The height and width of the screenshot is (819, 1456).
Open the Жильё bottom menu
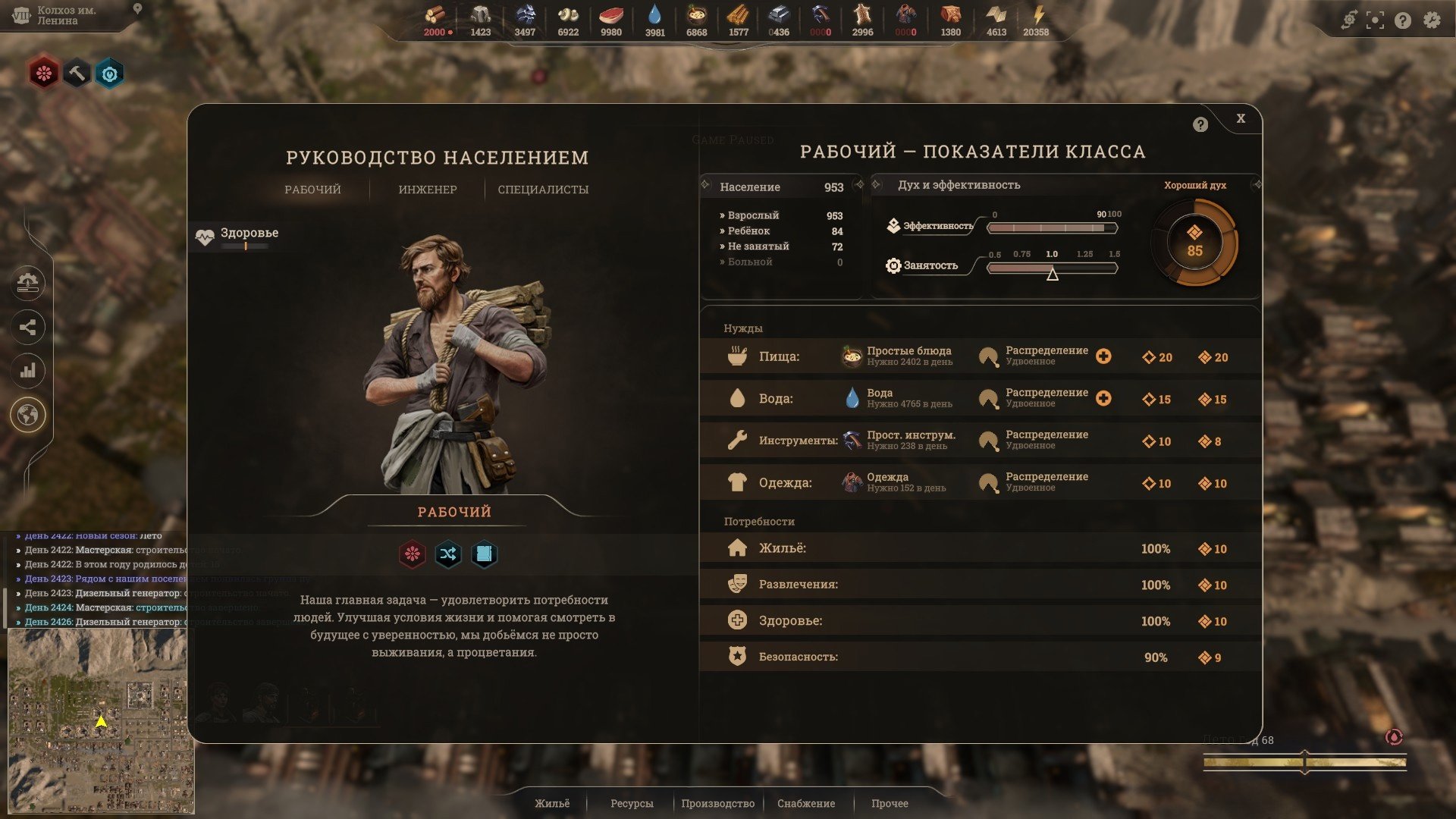(552, 803)
